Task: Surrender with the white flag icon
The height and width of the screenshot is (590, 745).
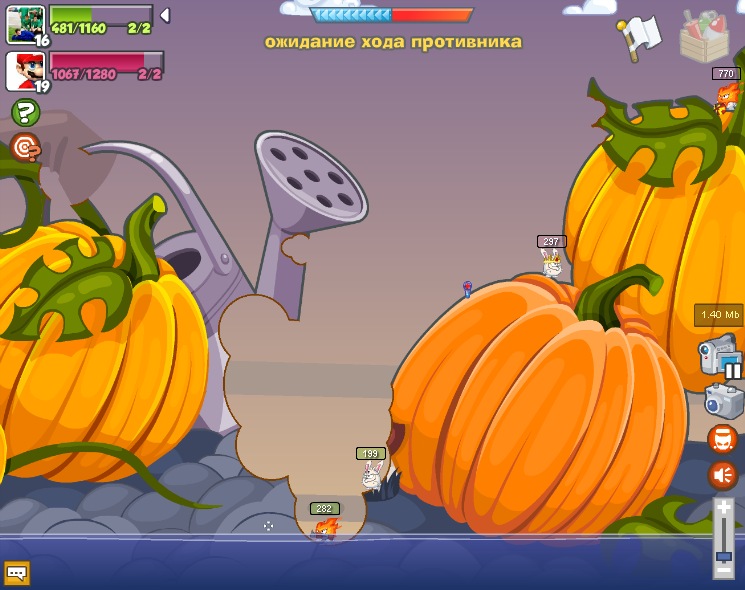Action: (640, 35)
